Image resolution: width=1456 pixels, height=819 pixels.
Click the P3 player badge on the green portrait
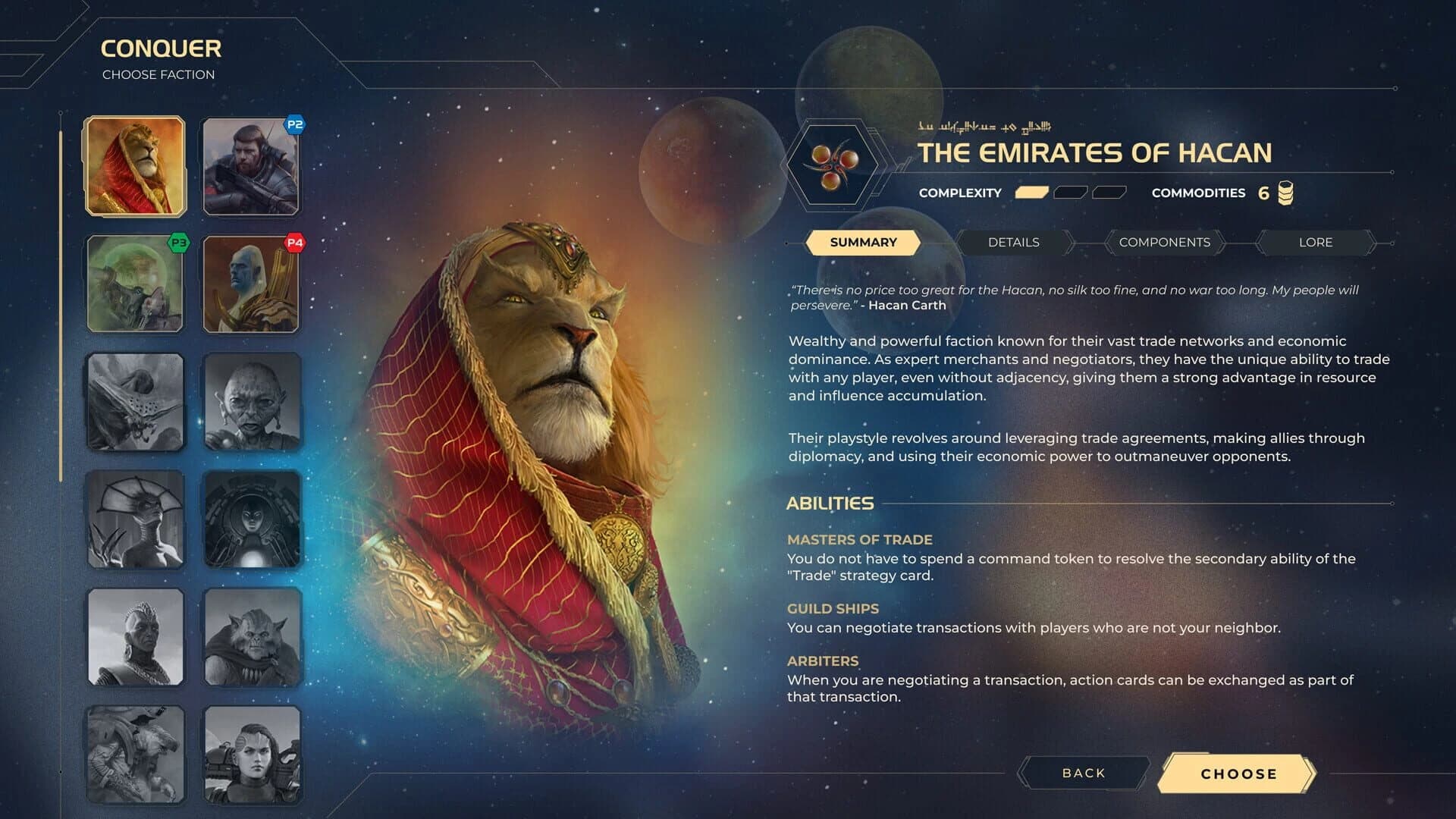(x=179, y=243)
